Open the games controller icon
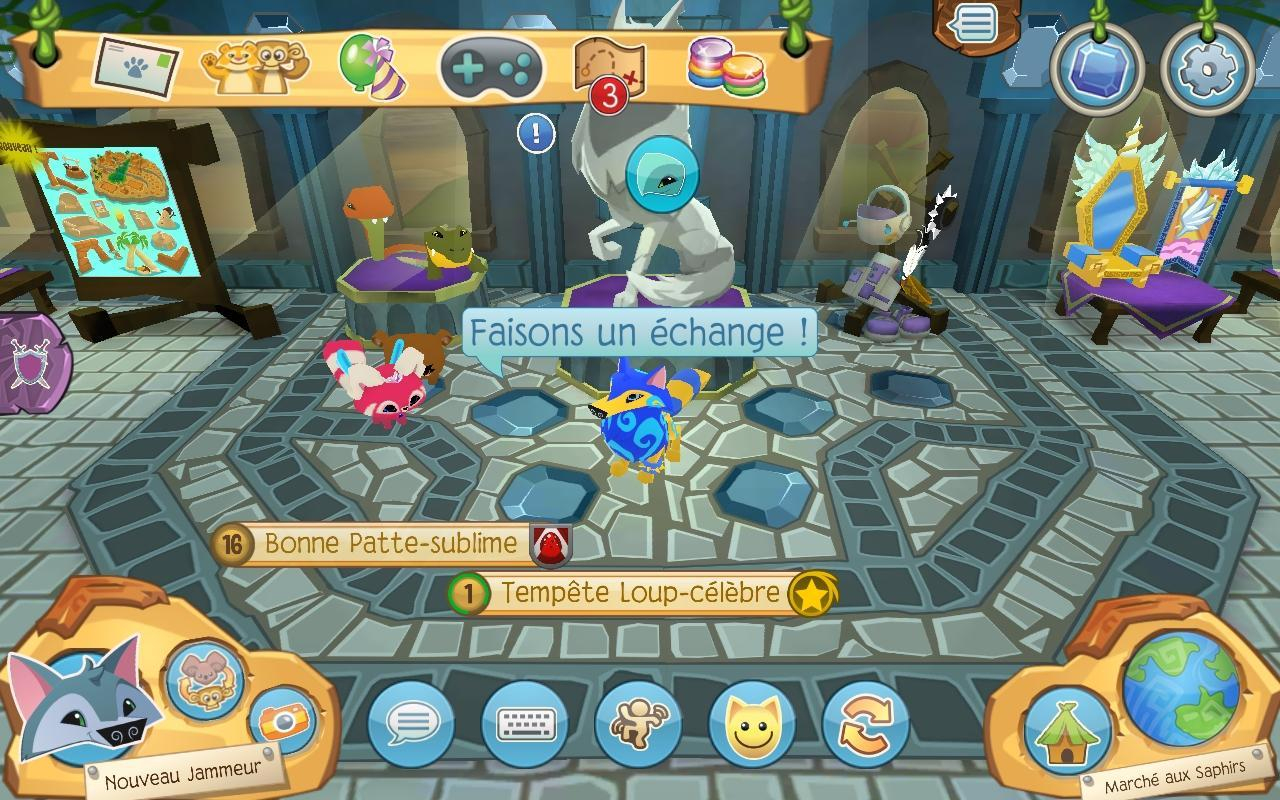This screenshot has width=1280, height=800. pyautogui.click(x=492, y=68)
